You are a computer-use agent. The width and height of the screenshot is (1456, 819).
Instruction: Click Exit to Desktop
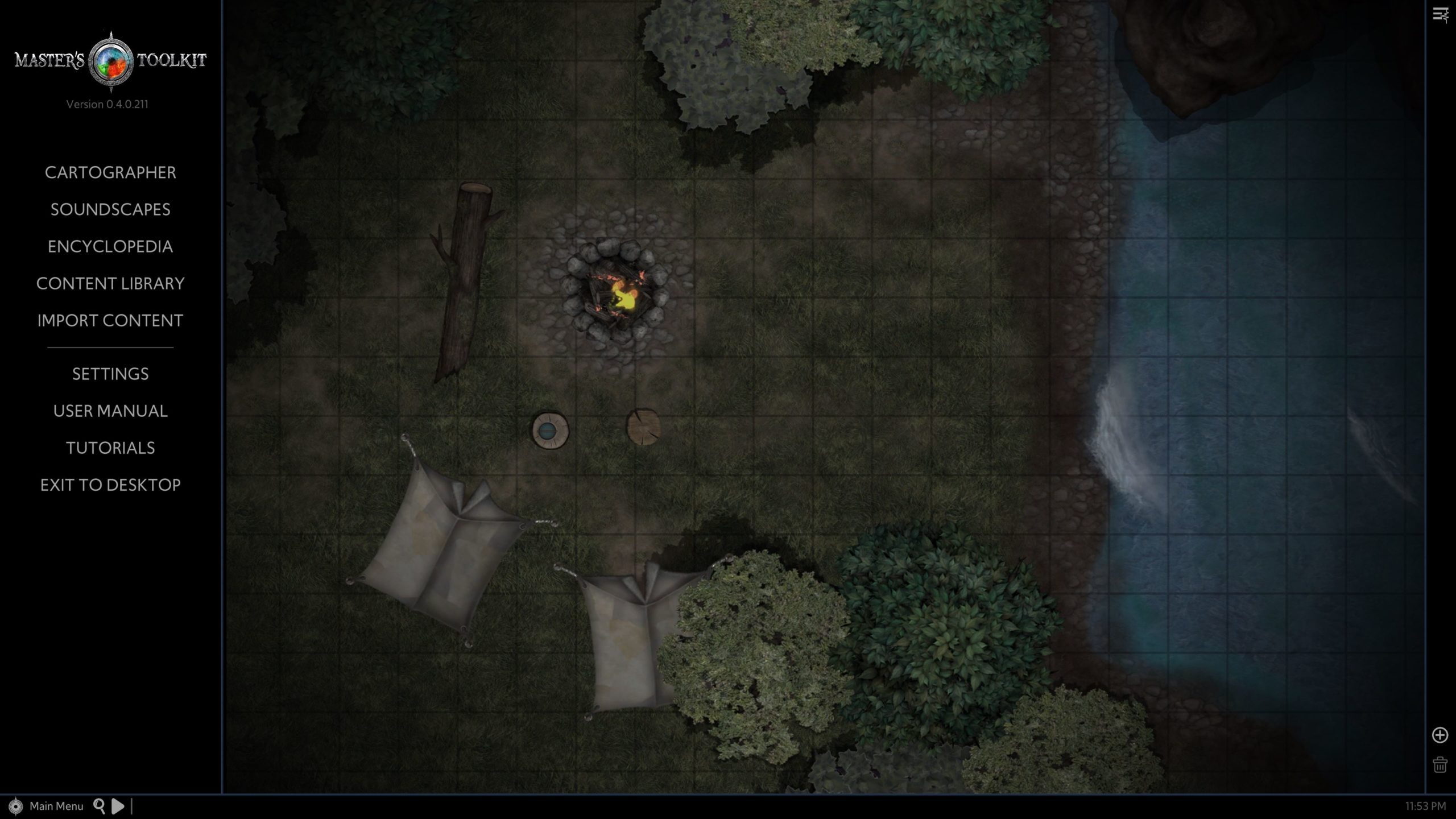110,485
